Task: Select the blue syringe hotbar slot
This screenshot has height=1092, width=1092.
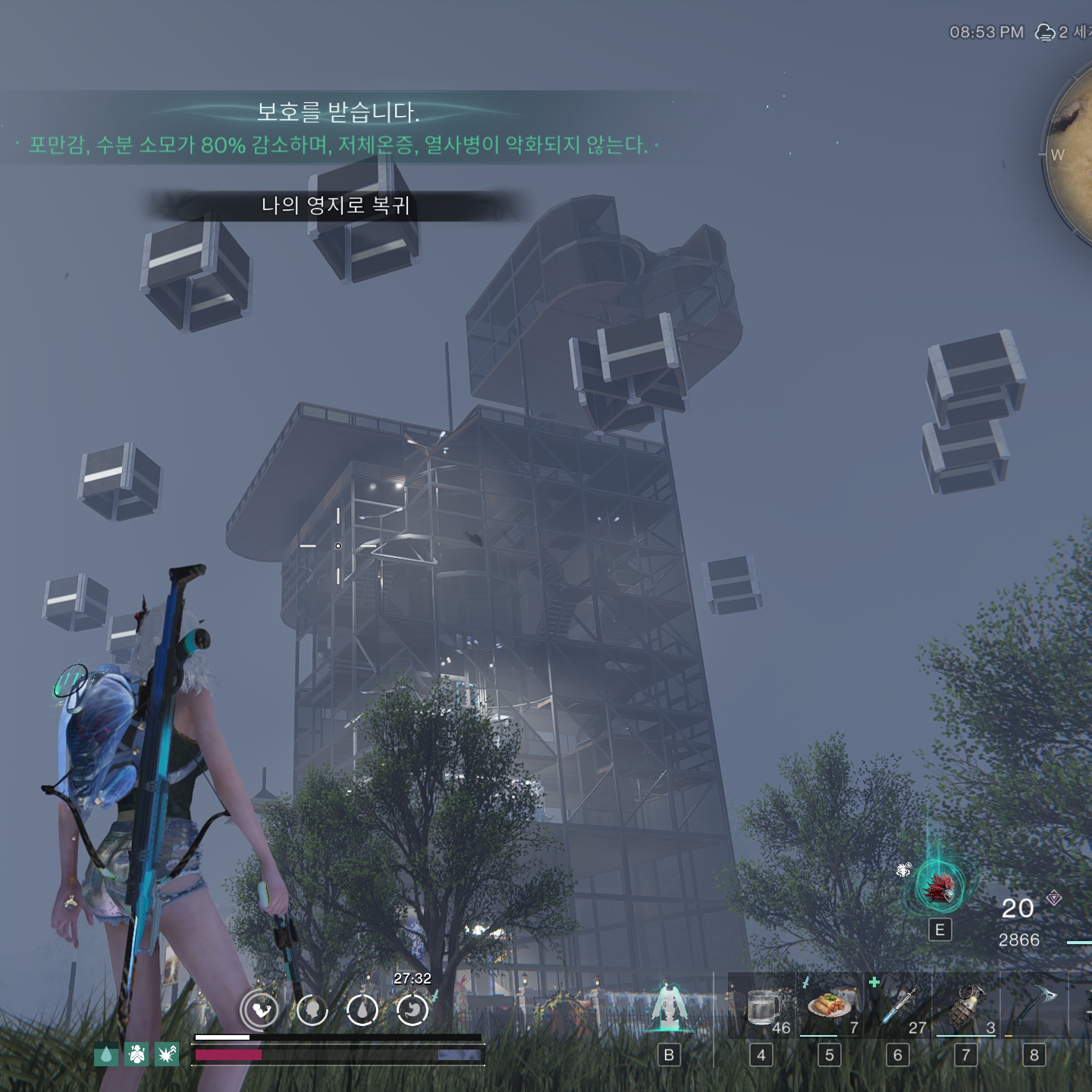Action: [899, 1006]
